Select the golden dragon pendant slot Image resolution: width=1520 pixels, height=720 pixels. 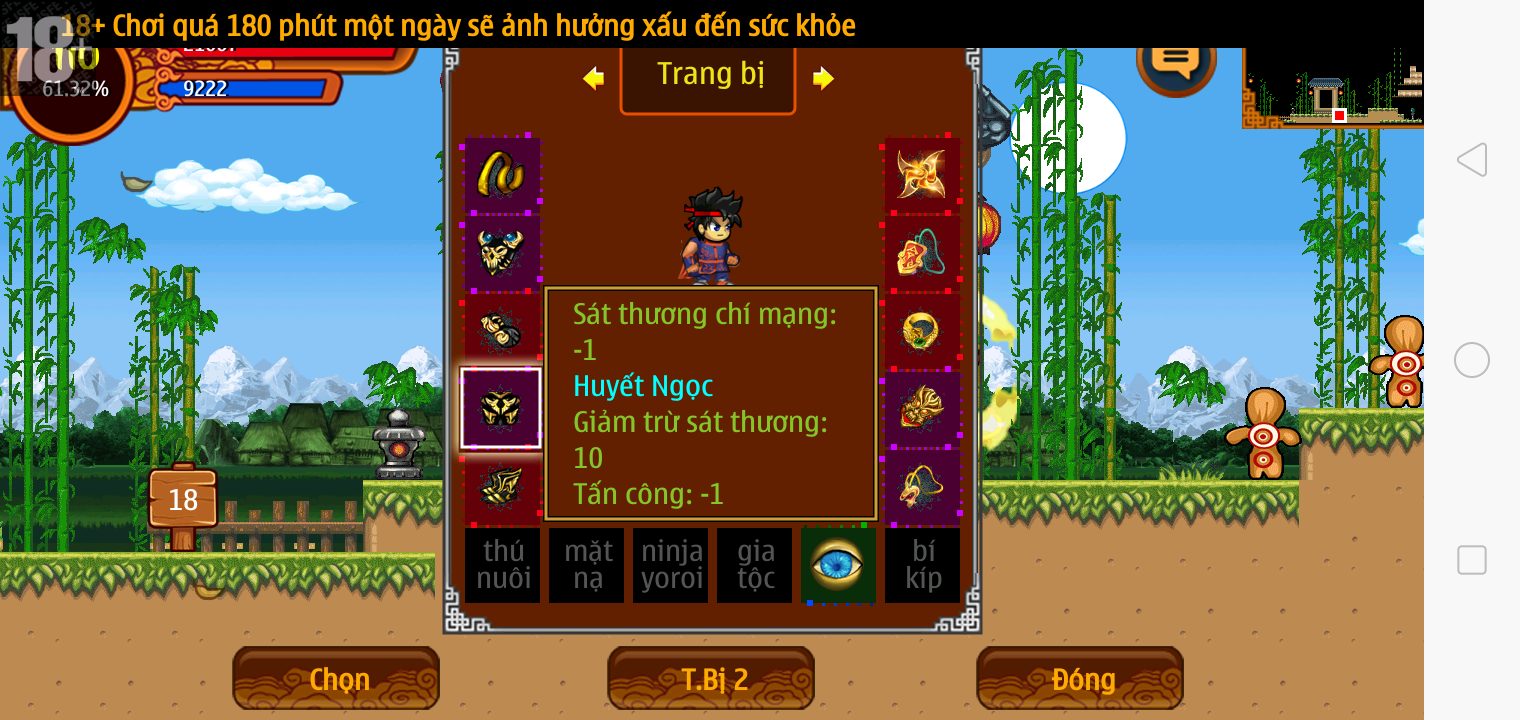tap(921, 486)
